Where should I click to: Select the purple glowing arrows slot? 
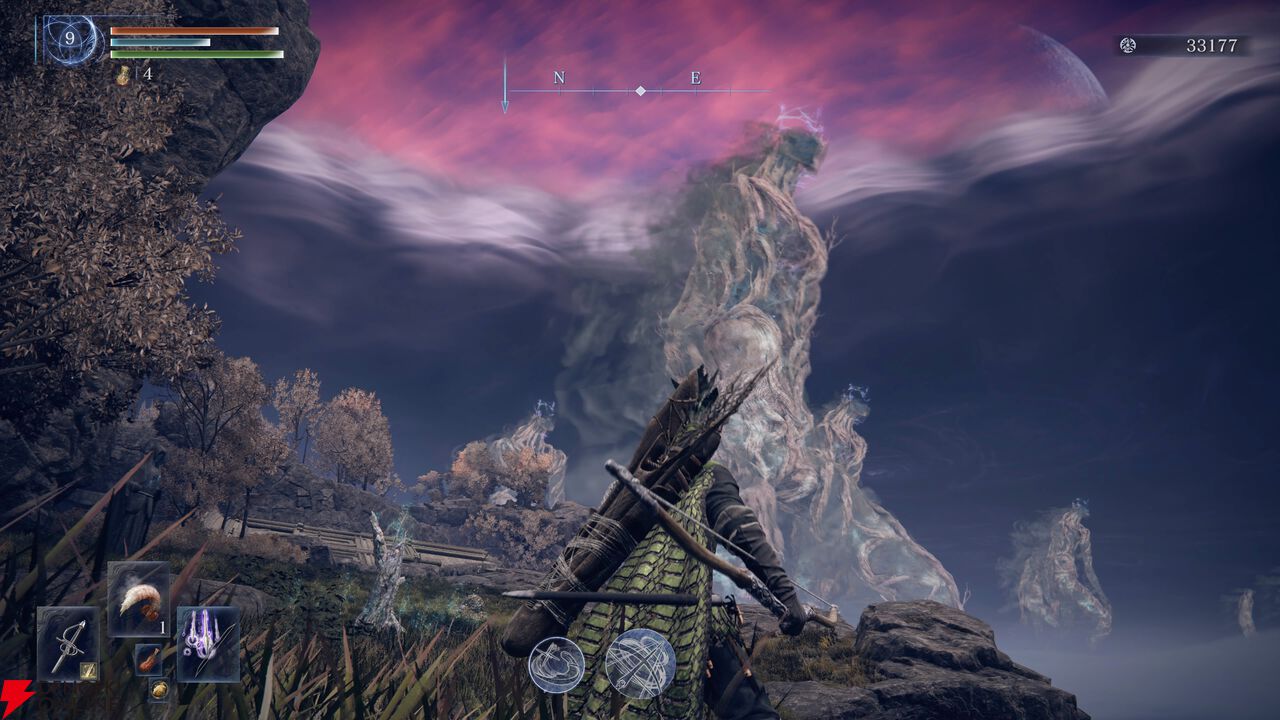click(207, 643)
